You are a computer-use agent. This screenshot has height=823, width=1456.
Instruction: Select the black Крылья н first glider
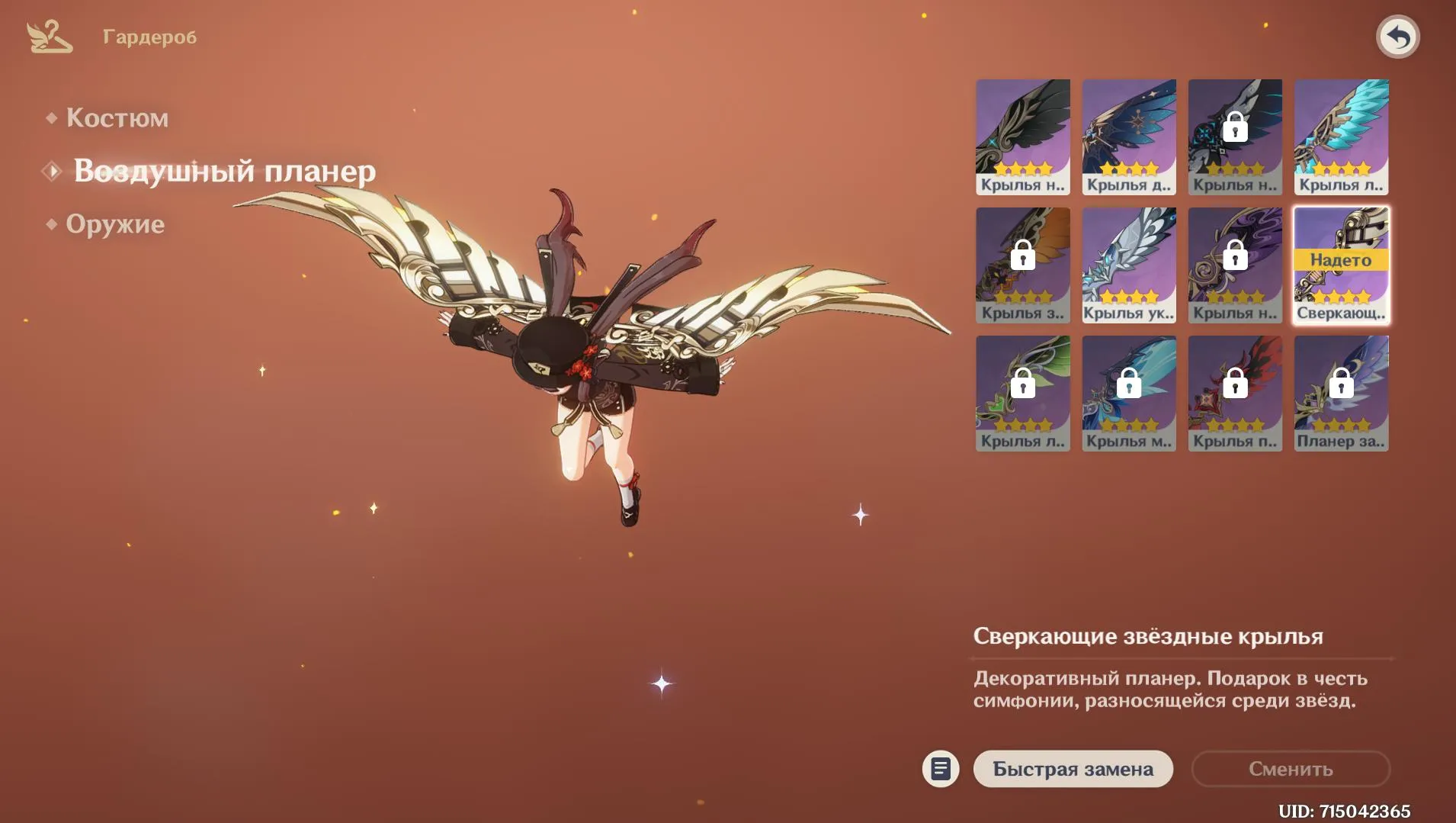1024,136
